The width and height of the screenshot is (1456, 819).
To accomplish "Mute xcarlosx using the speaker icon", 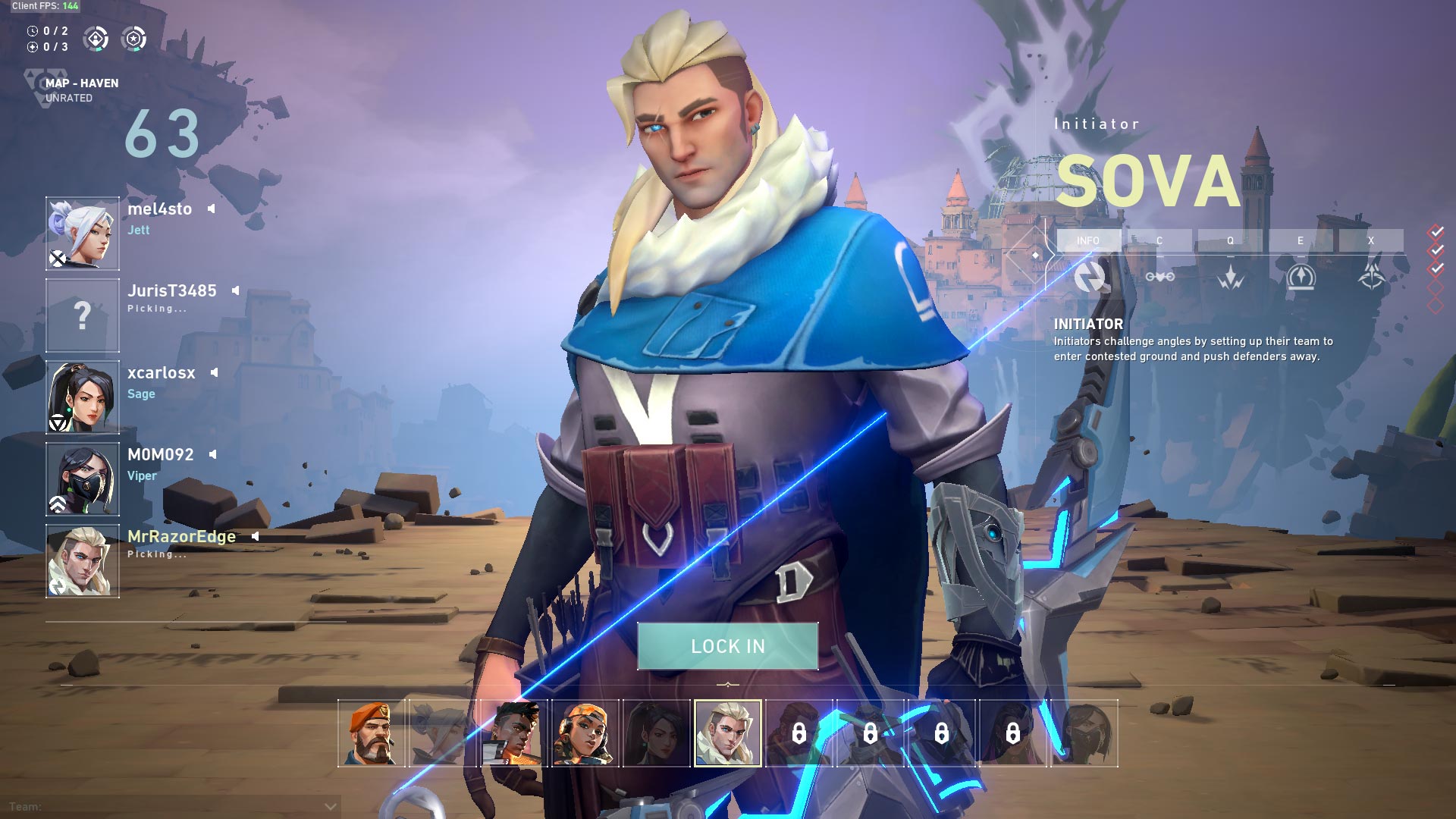I will (x=215, y=372).
